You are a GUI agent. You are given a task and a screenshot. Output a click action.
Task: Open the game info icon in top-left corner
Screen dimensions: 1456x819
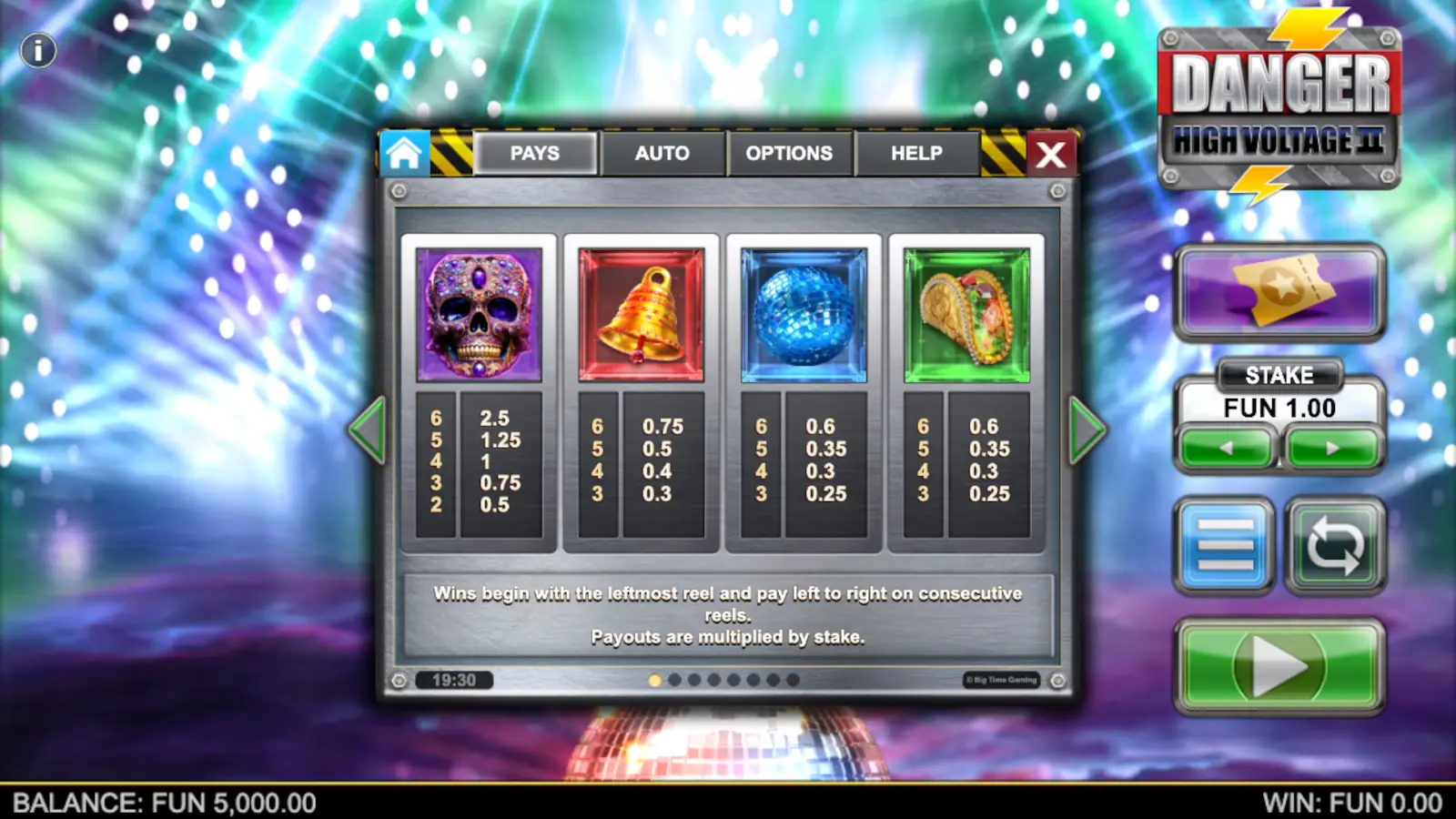point(37,50)
